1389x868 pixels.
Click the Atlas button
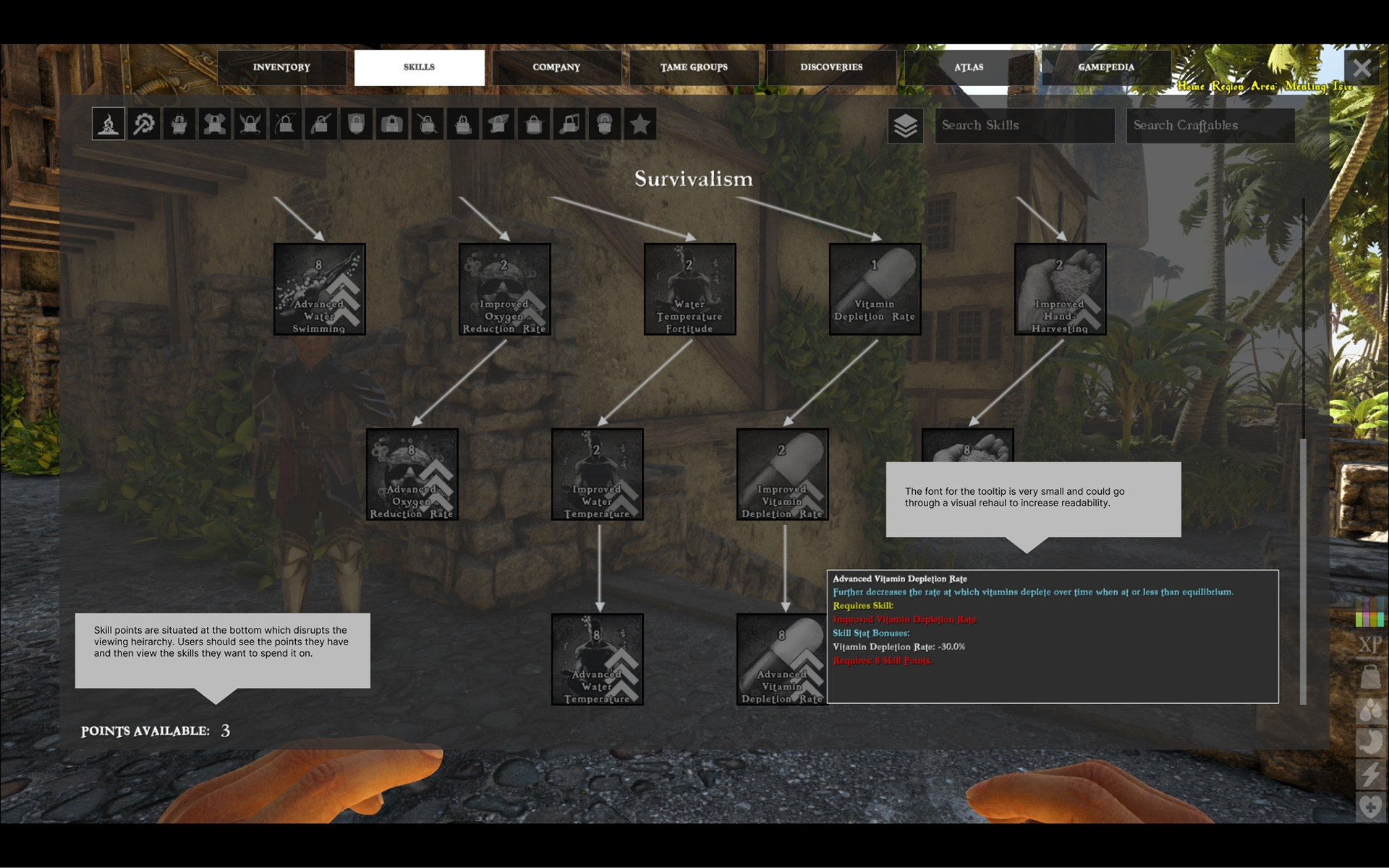coord(968,67)
